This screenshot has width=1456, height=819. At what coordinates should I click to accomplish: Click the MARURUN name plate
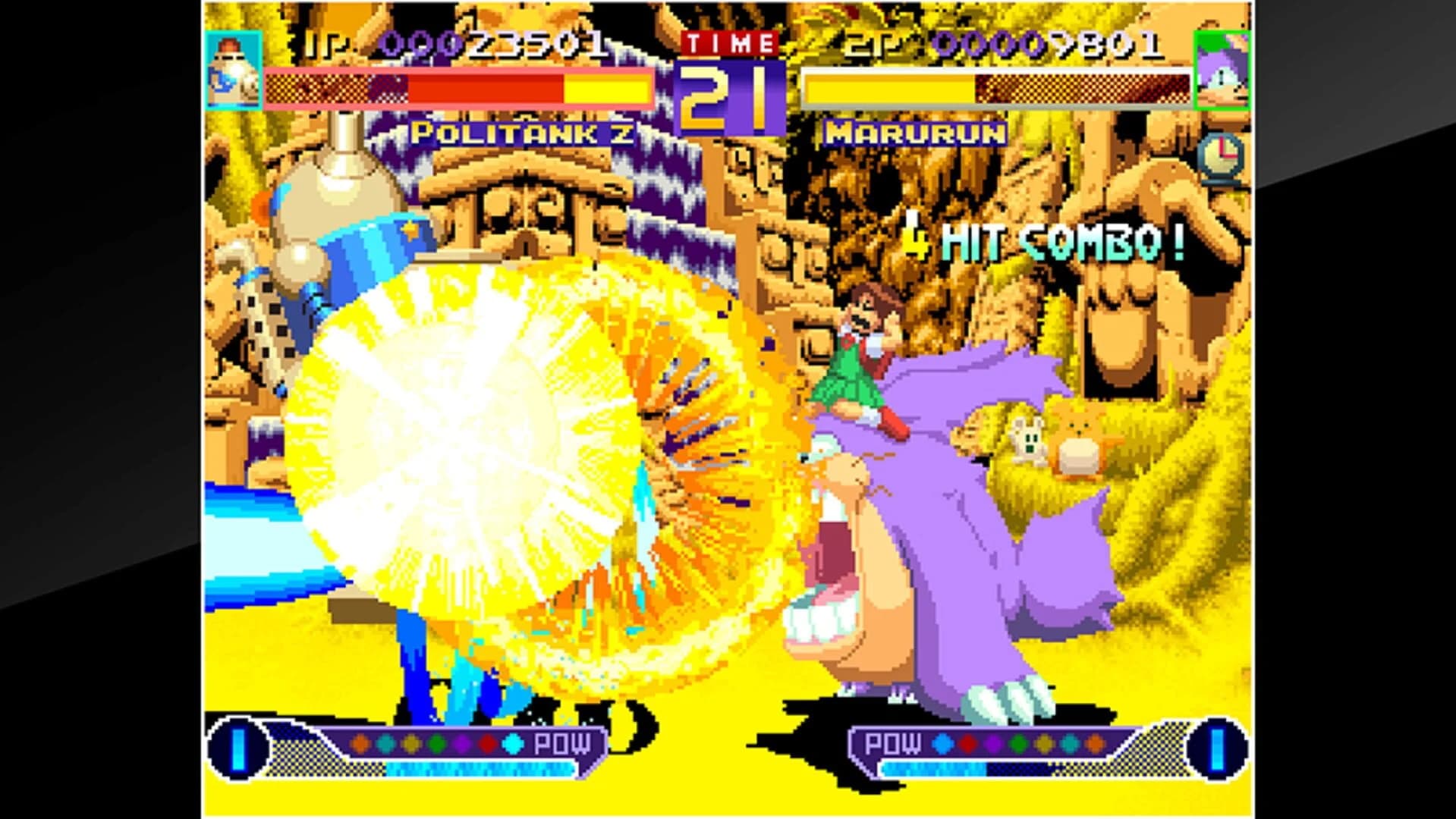tap(915, 133)
